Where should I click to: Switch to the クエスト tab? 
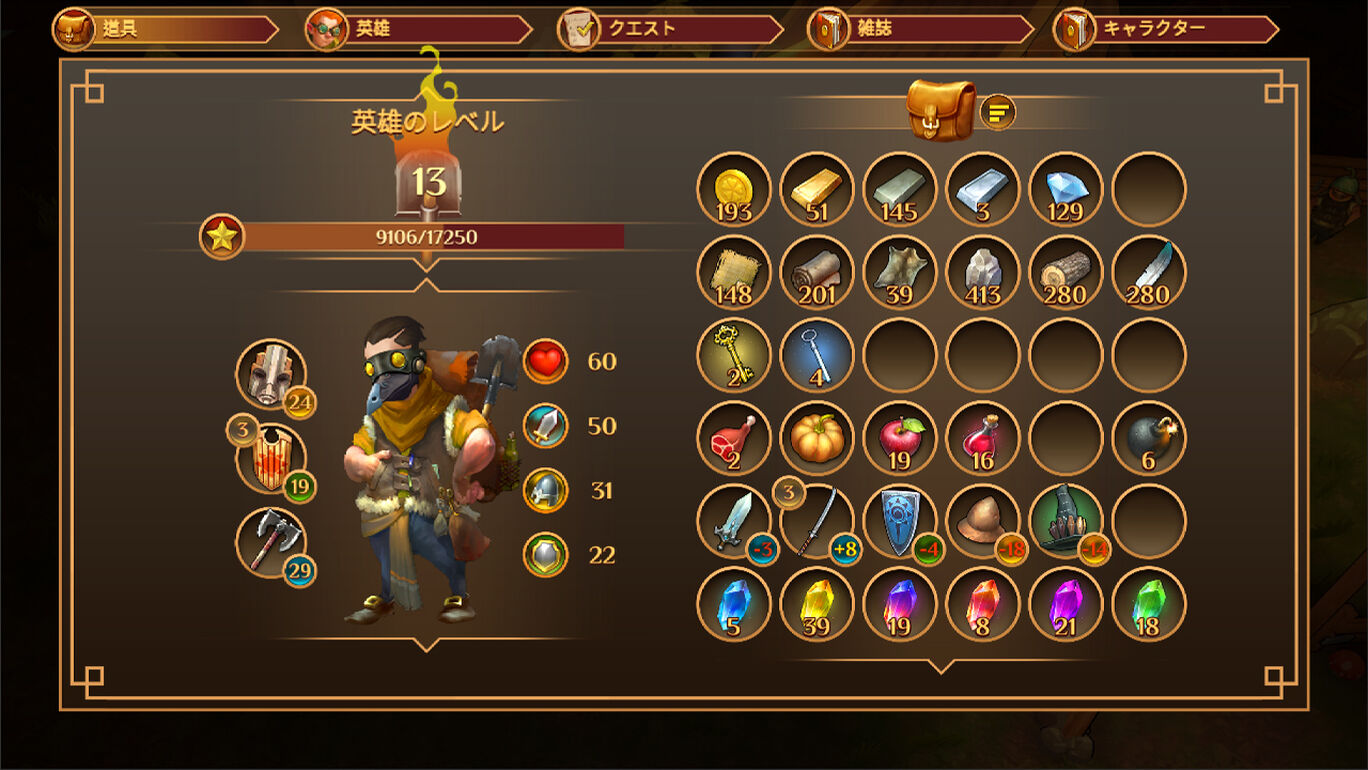670,29
